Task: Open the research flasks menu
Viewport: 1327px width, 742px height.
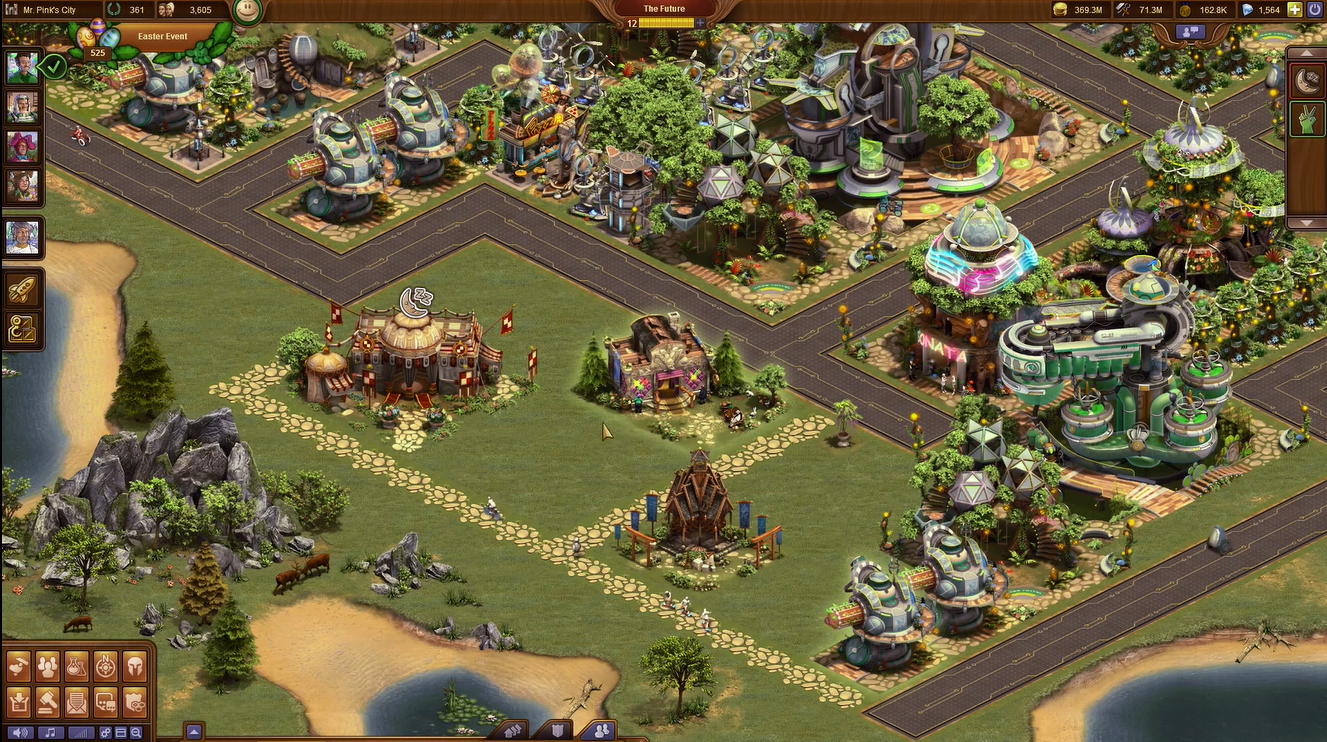Action: pos(77,665)
